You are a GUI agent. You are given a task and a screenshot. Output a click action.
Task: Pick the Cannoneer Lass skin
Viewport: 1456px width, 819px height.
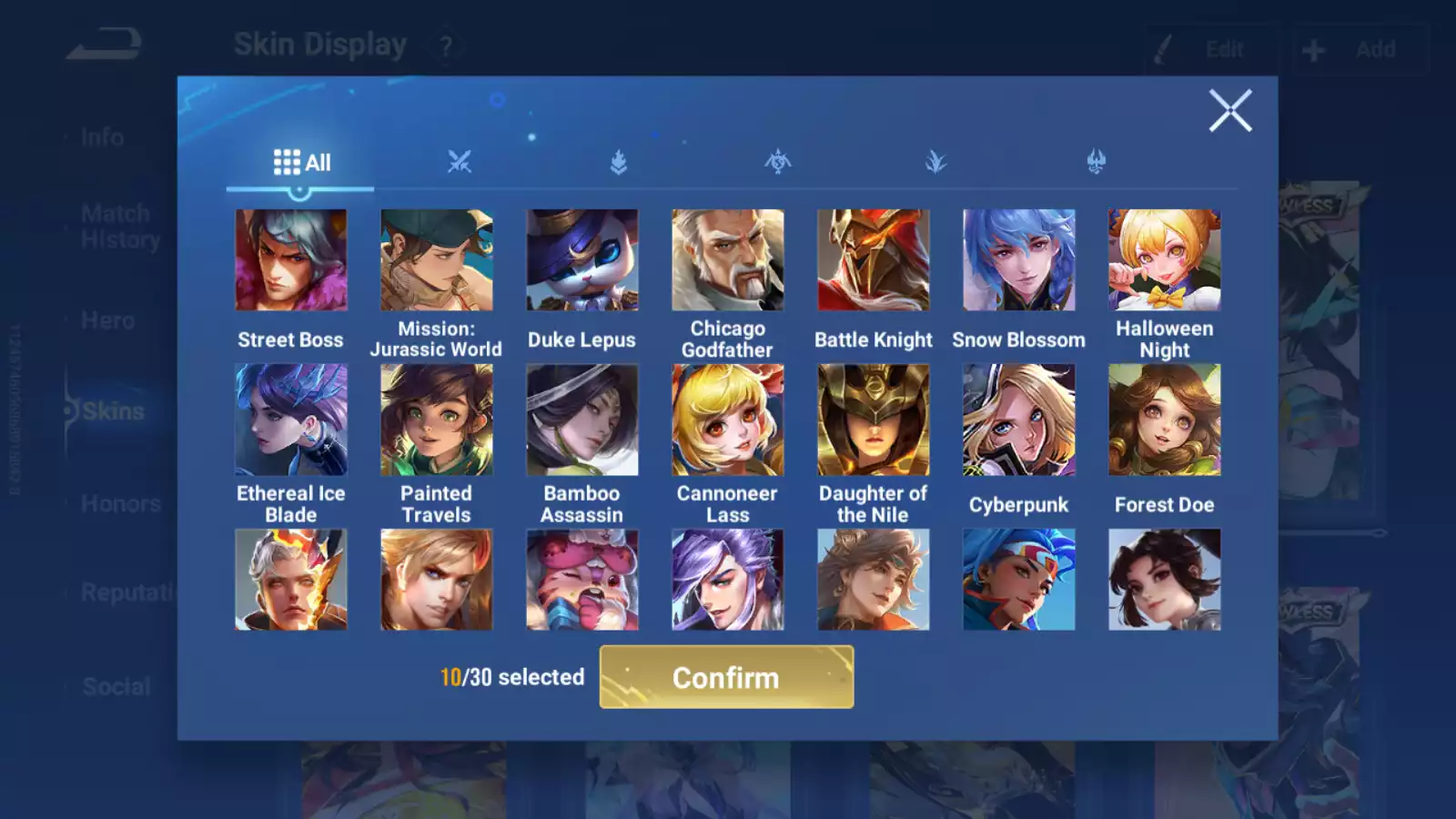(x=727, y=420)
